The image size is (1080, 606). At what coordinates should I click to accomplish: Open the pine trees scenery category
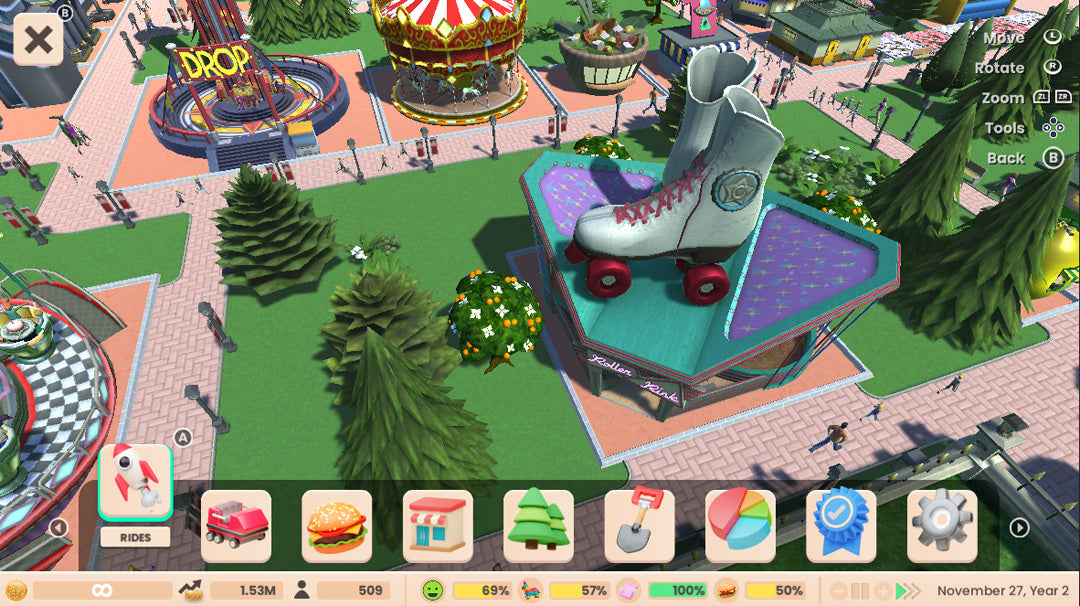pyautogui.click(x=538, y=525)
